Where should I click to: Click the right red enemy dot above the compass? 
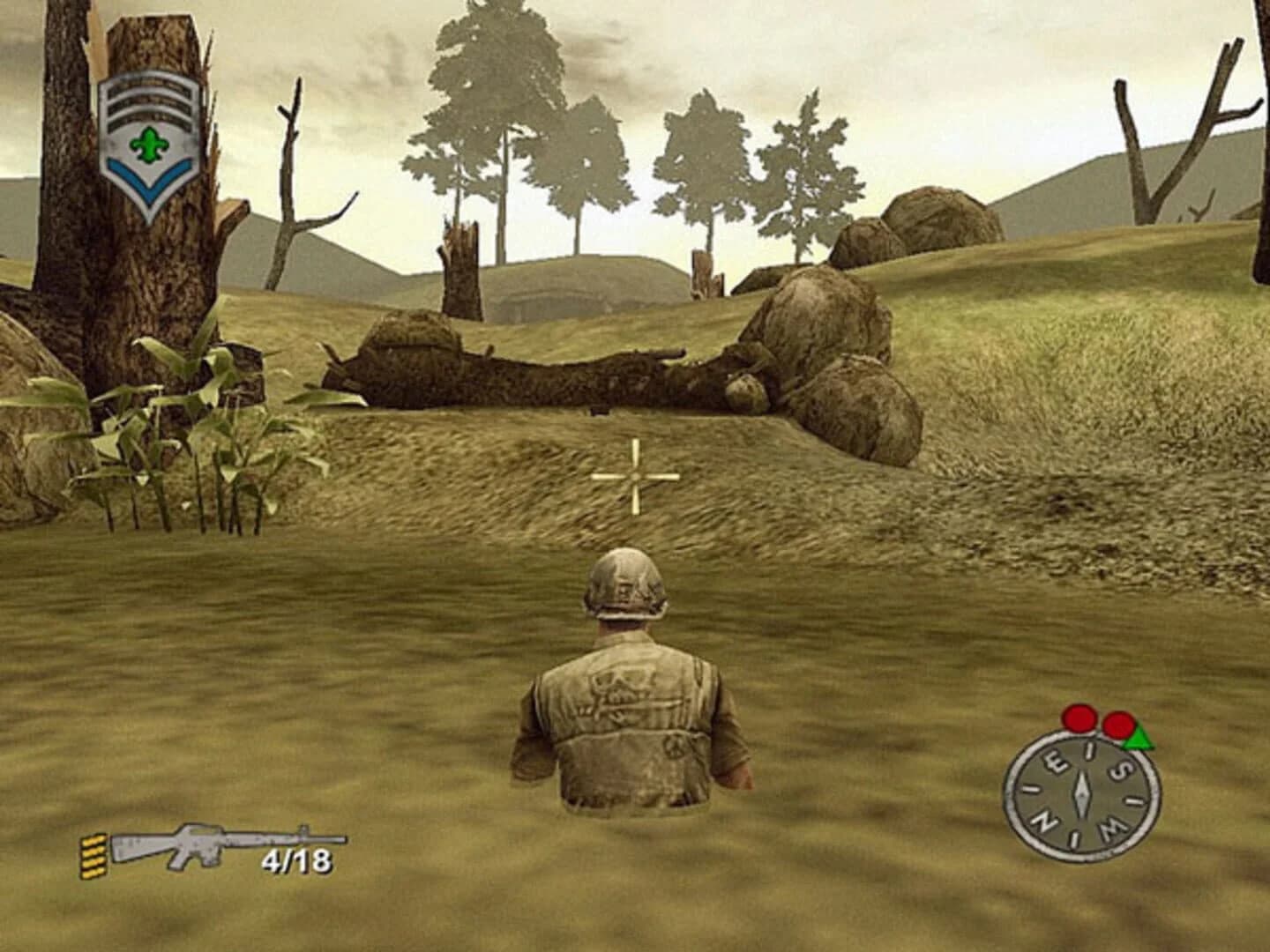pos(1118,725)
